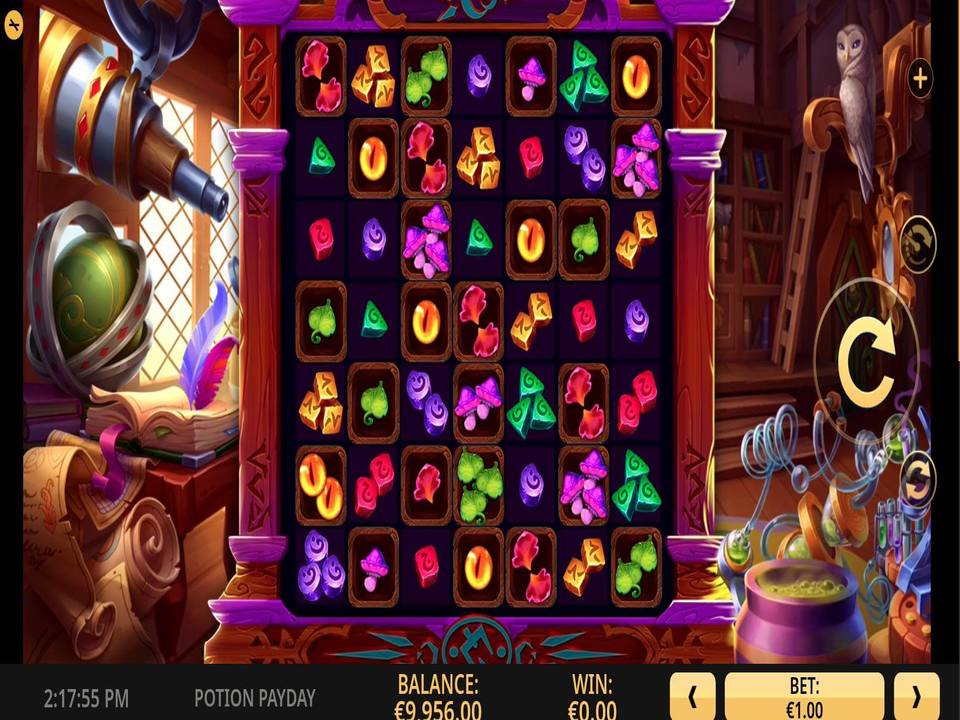Viewport: 960px width, 720px height.
Task: Open the BET €1.00 amount panel
Action: coord(804,696)
